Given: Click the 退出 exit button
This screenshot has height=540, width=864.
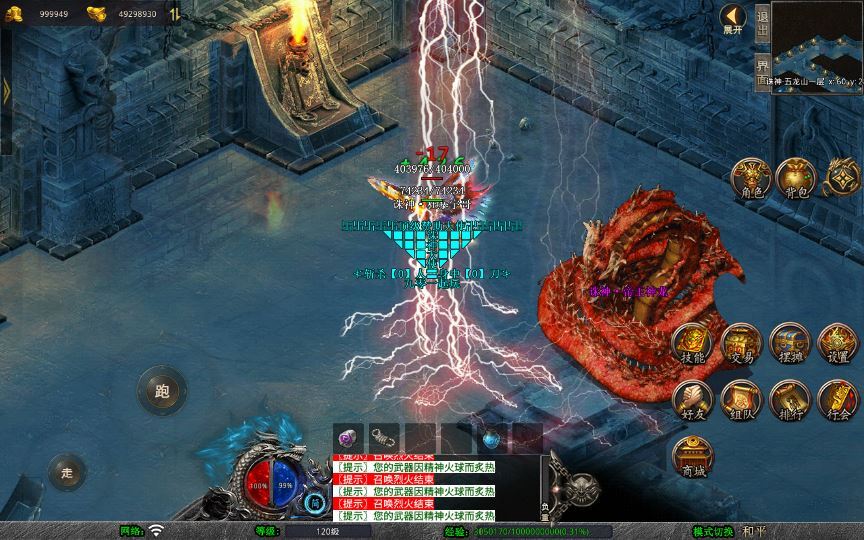Looking at the screenshot, I should click(762, 23).
